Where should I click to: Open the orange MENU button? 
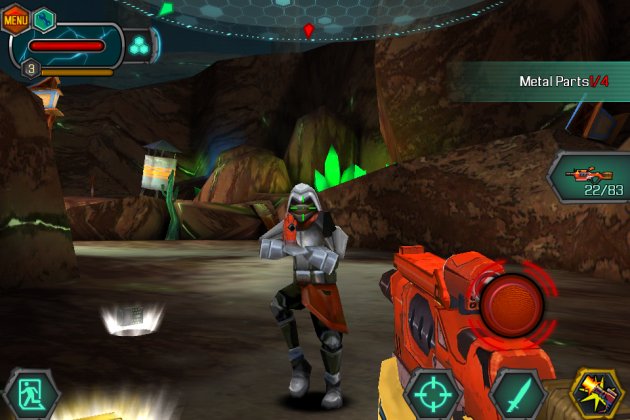tap(15, 18)
